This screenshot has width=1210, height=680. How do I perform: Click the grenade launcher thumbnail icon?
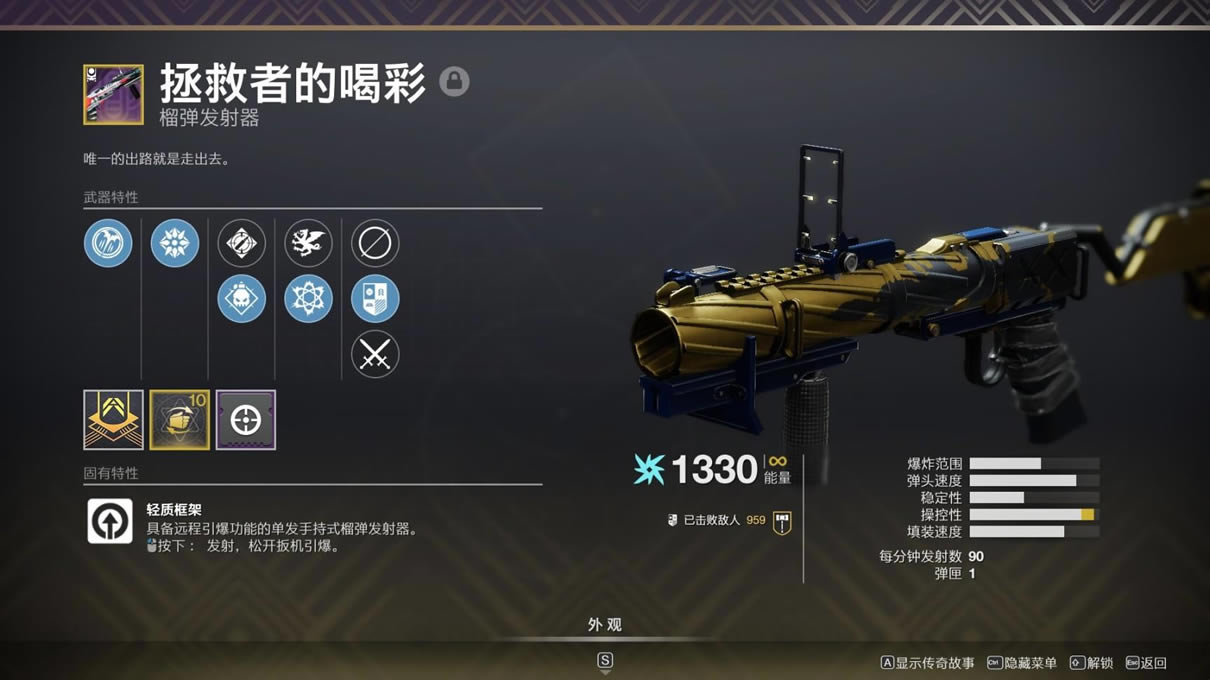(113, 94)
